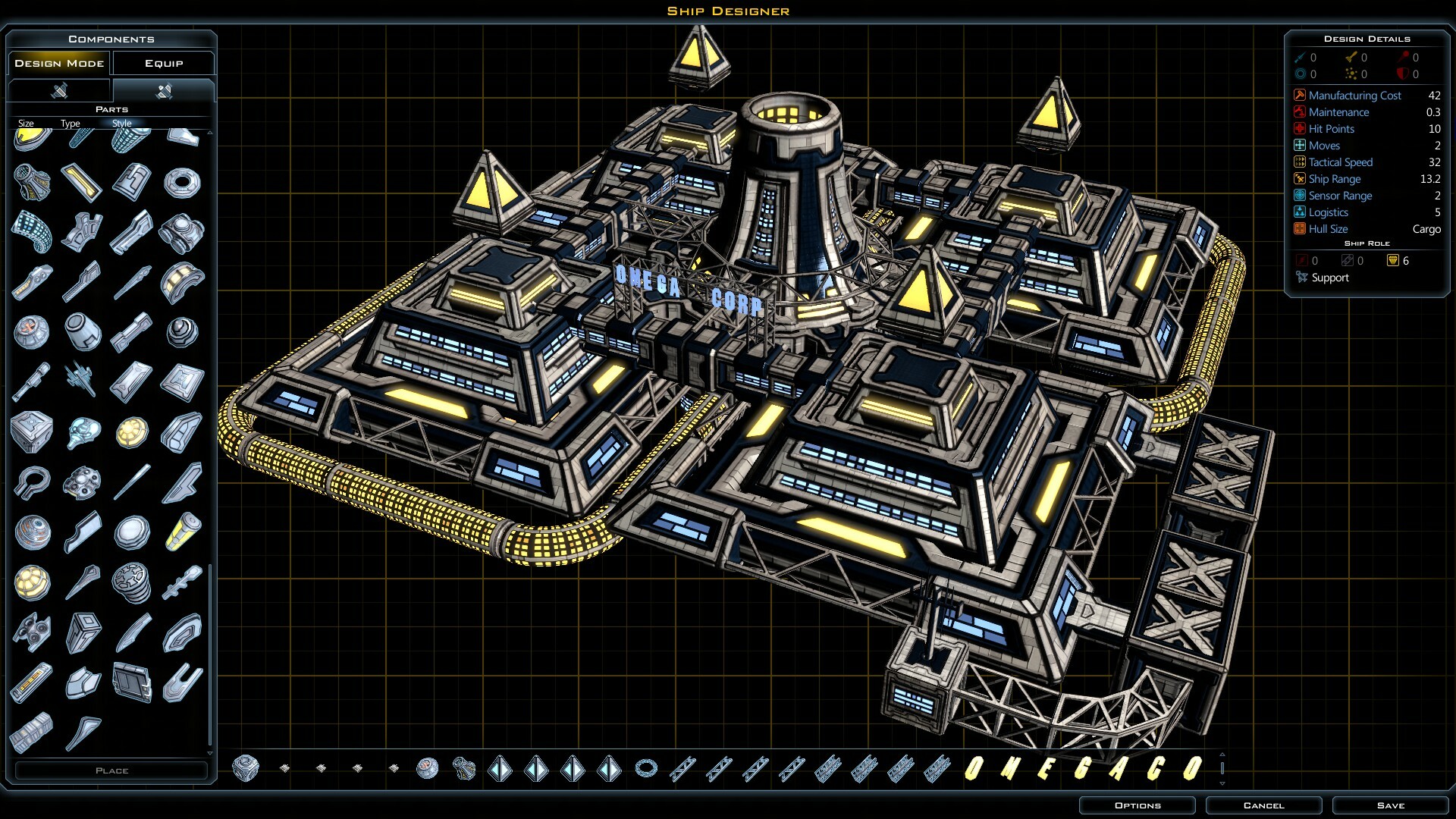Switch to the Equip tab
The image size is (1456, 819).
click(164, 63)
